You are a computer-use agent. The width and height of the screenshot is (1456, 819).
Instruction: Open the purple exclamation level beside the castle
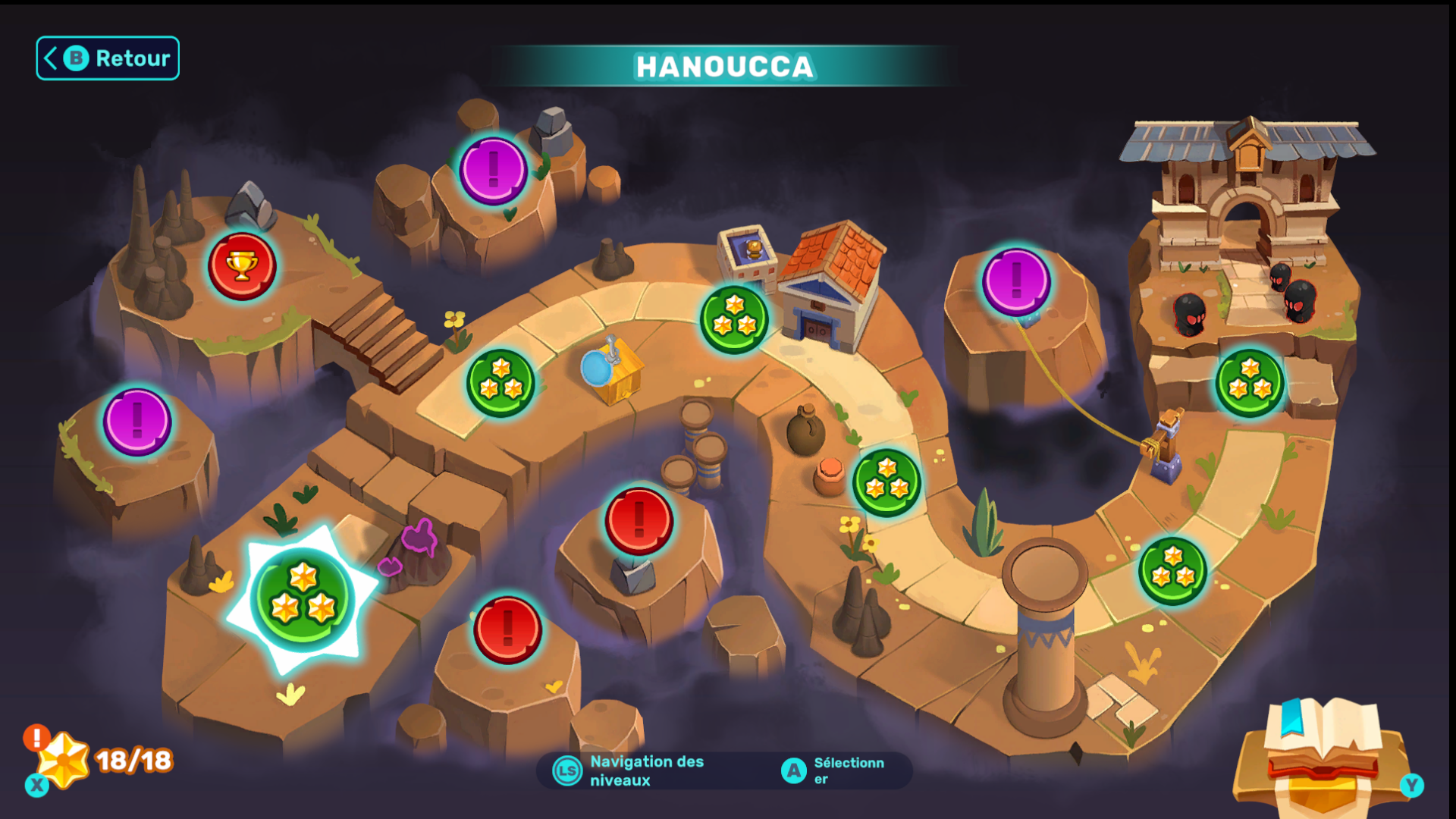1016,281
